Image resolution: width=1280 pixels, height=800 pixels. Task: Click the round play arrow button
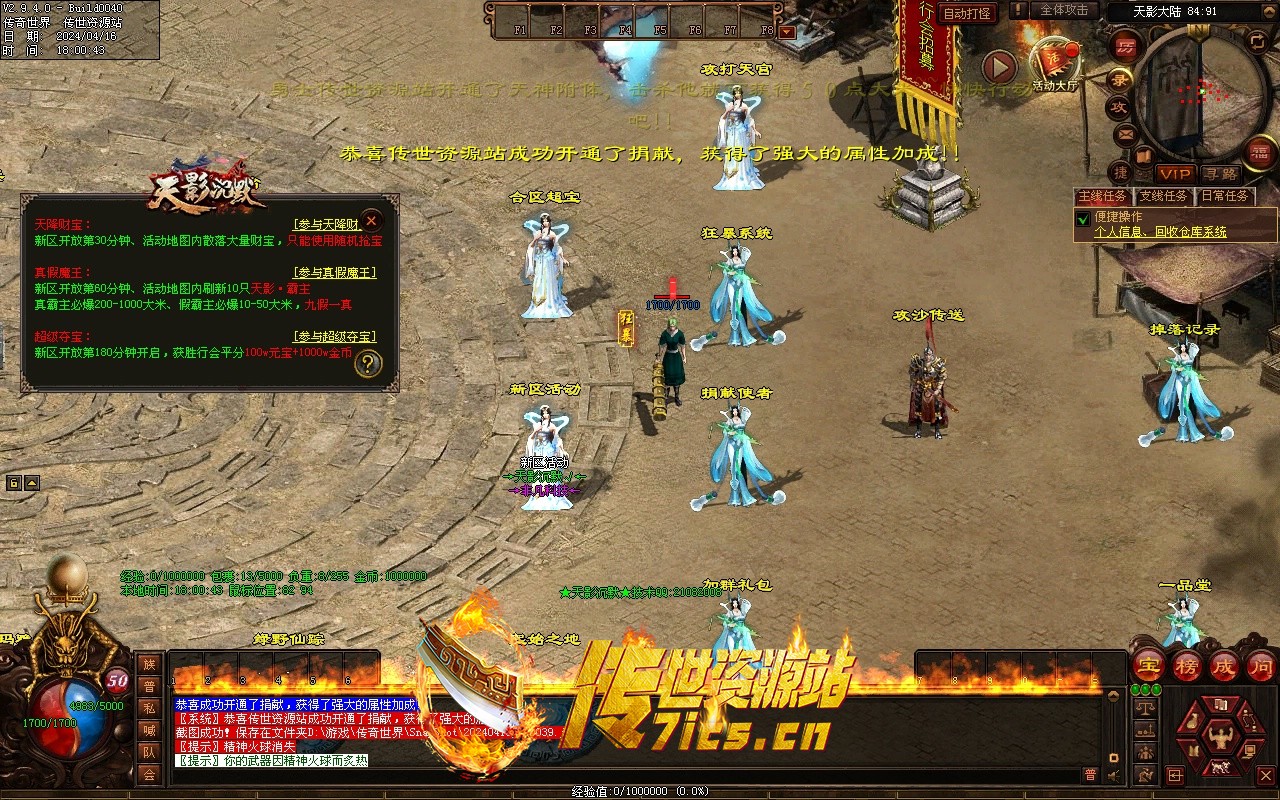click(x=998, y=67)
